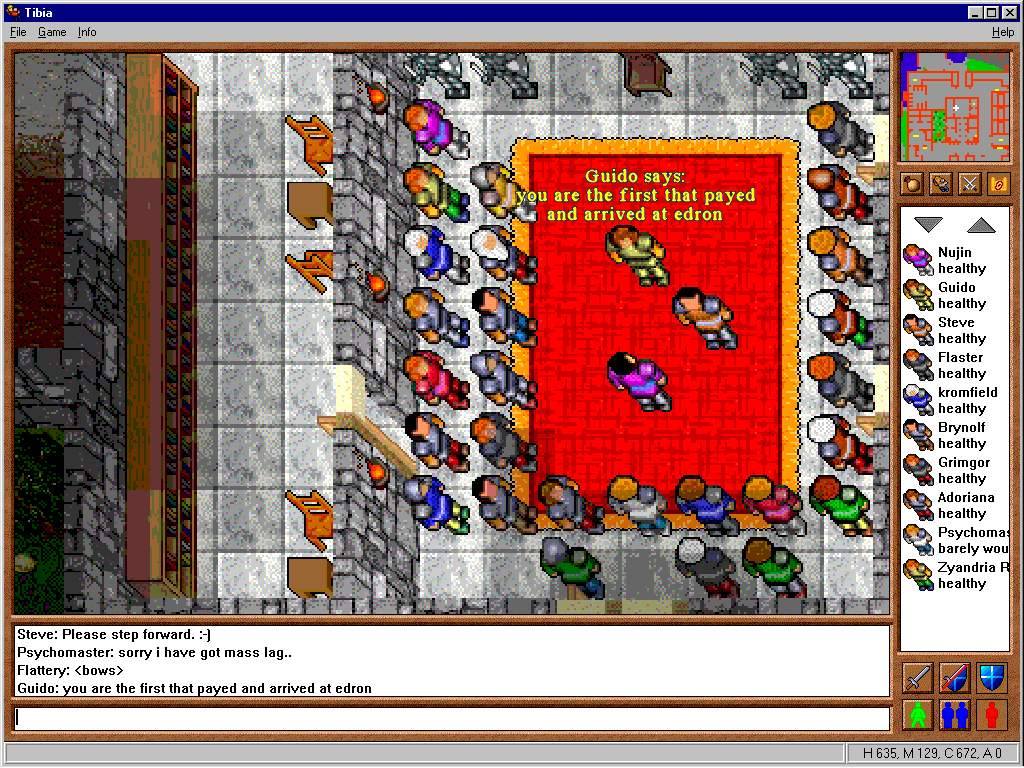Open the Game menu
Image resolution: width=1024 pixels, height=768 pixels.
click(x=52, y=32)
